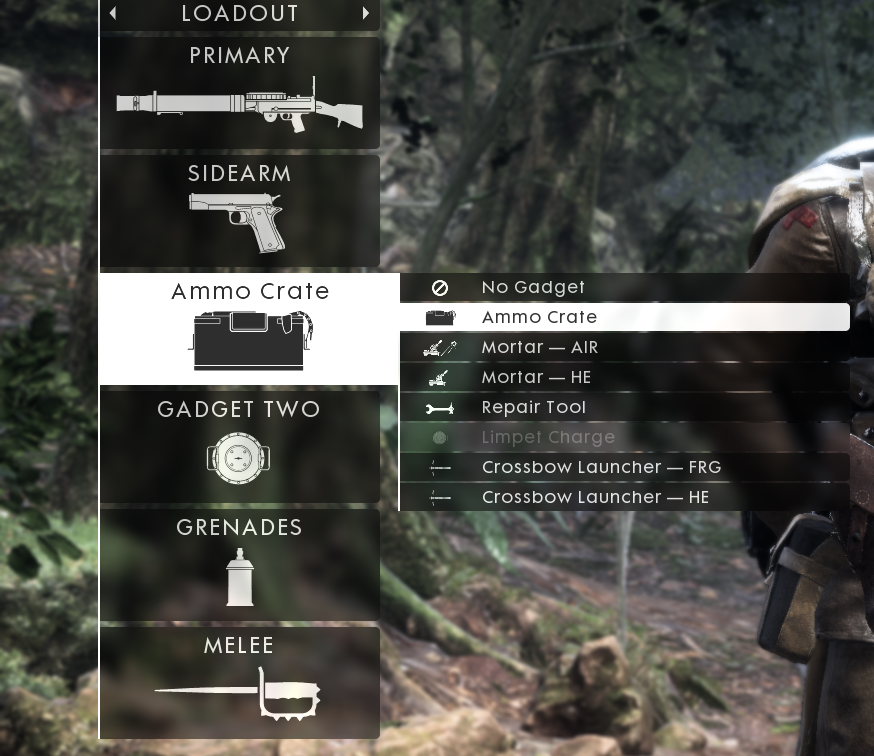Image resolution: width=874 pixels, height=756 pixels.
Task: Select the highlighted Ammo Crate gadget slot
Action: 249,328
